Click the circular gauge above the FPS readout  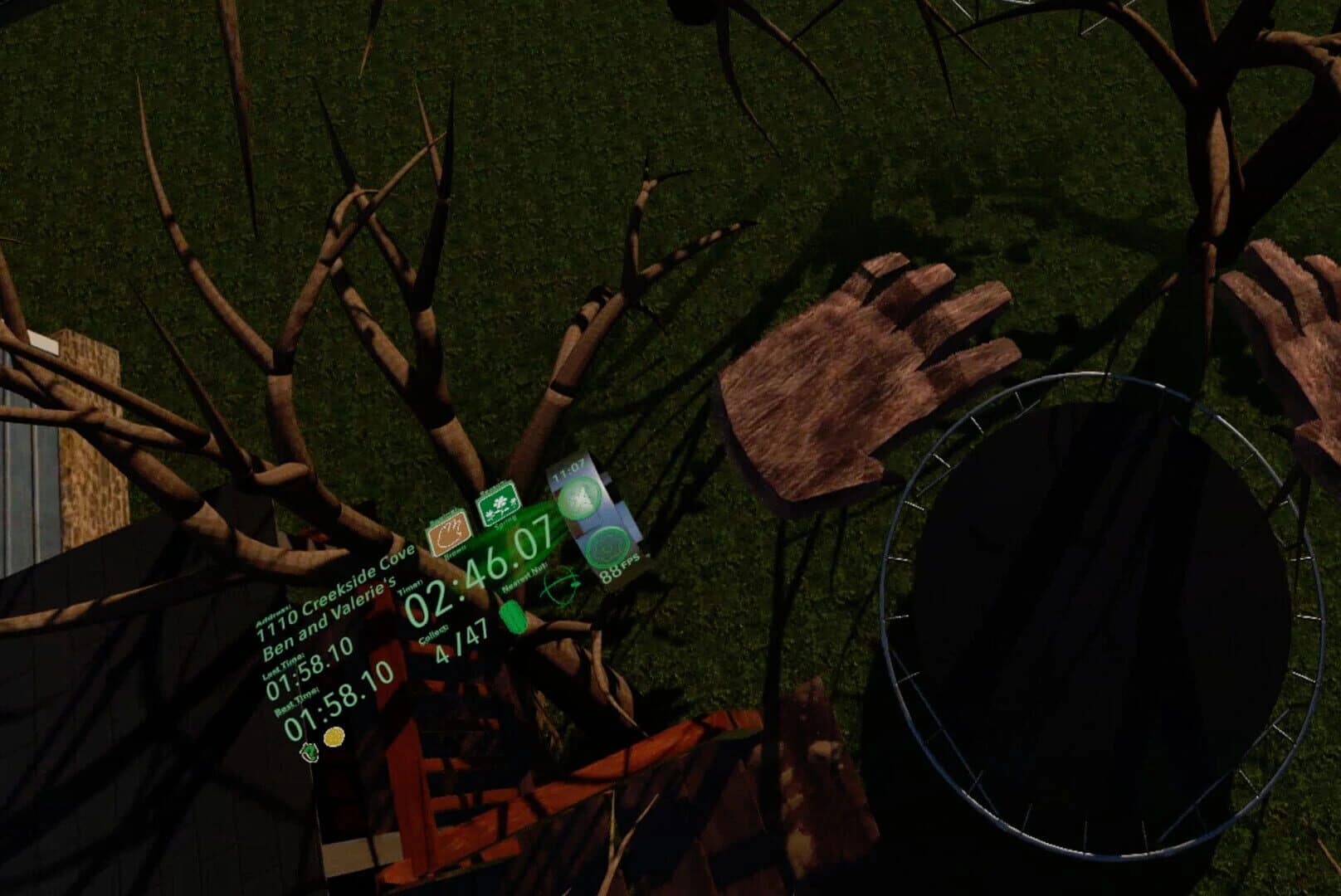(x=607, y=546)
